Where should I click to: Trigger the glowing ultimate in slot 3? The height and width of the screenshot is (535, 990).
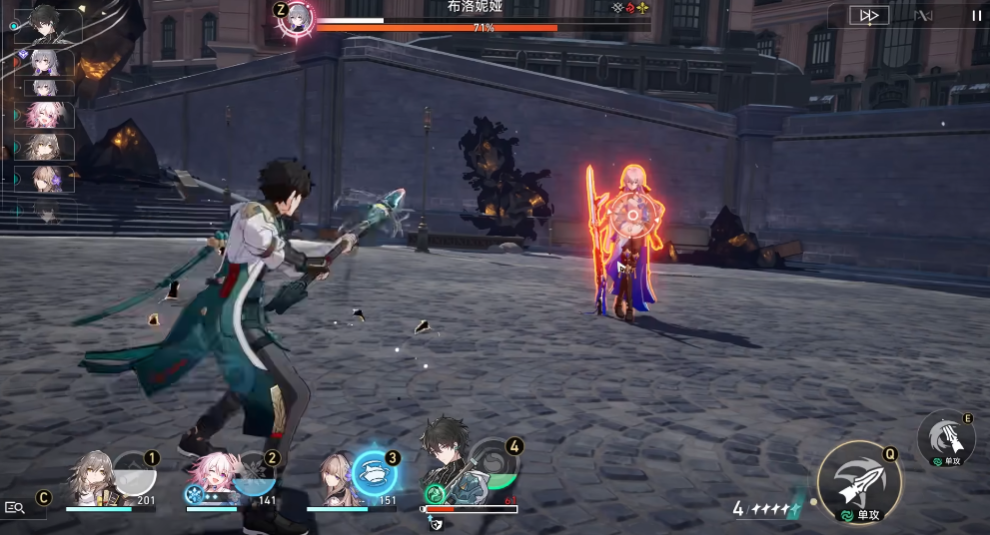pos(375,474)
